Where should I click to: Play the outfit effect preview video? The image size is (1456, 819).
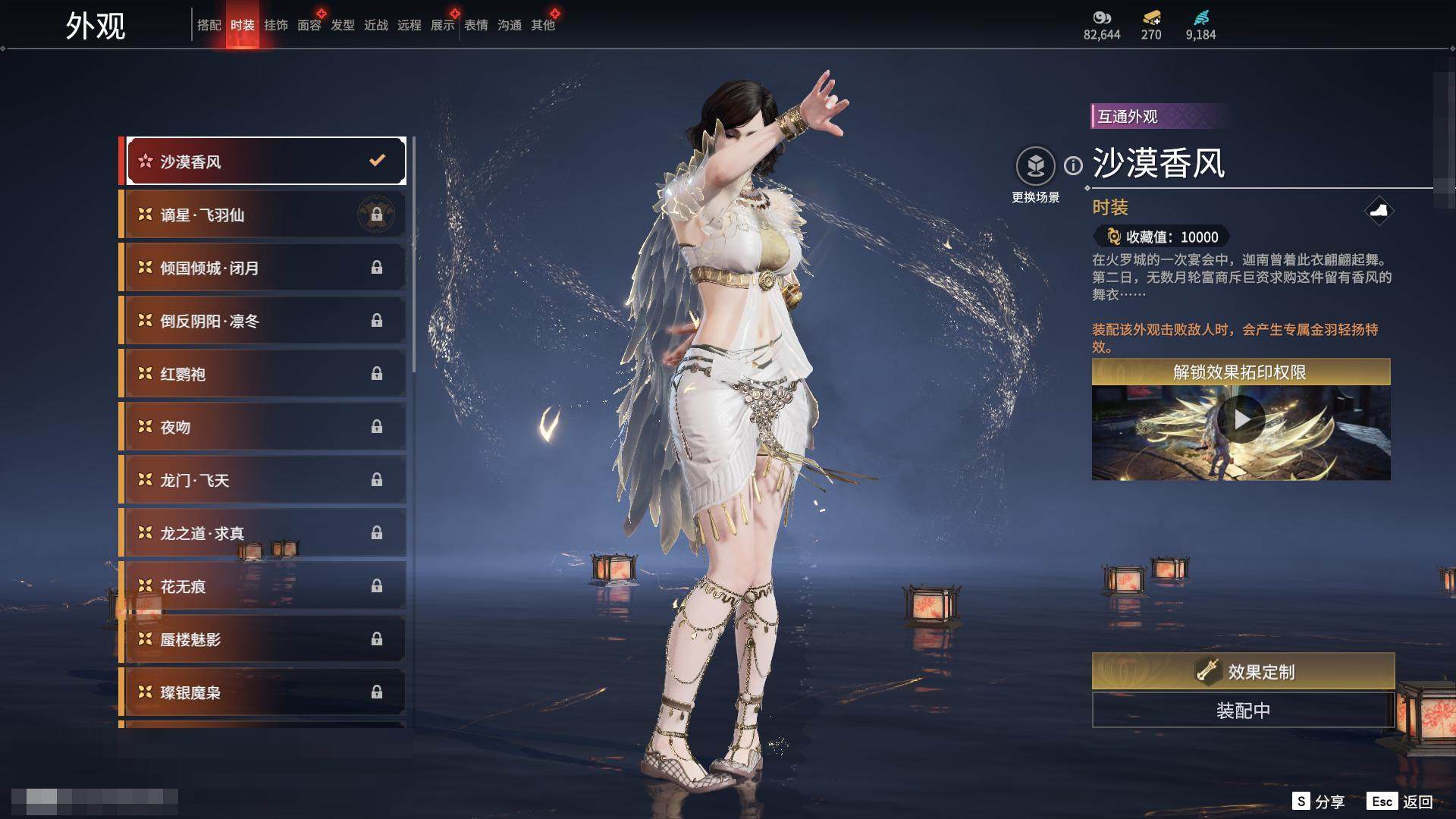coord(1241,419)
